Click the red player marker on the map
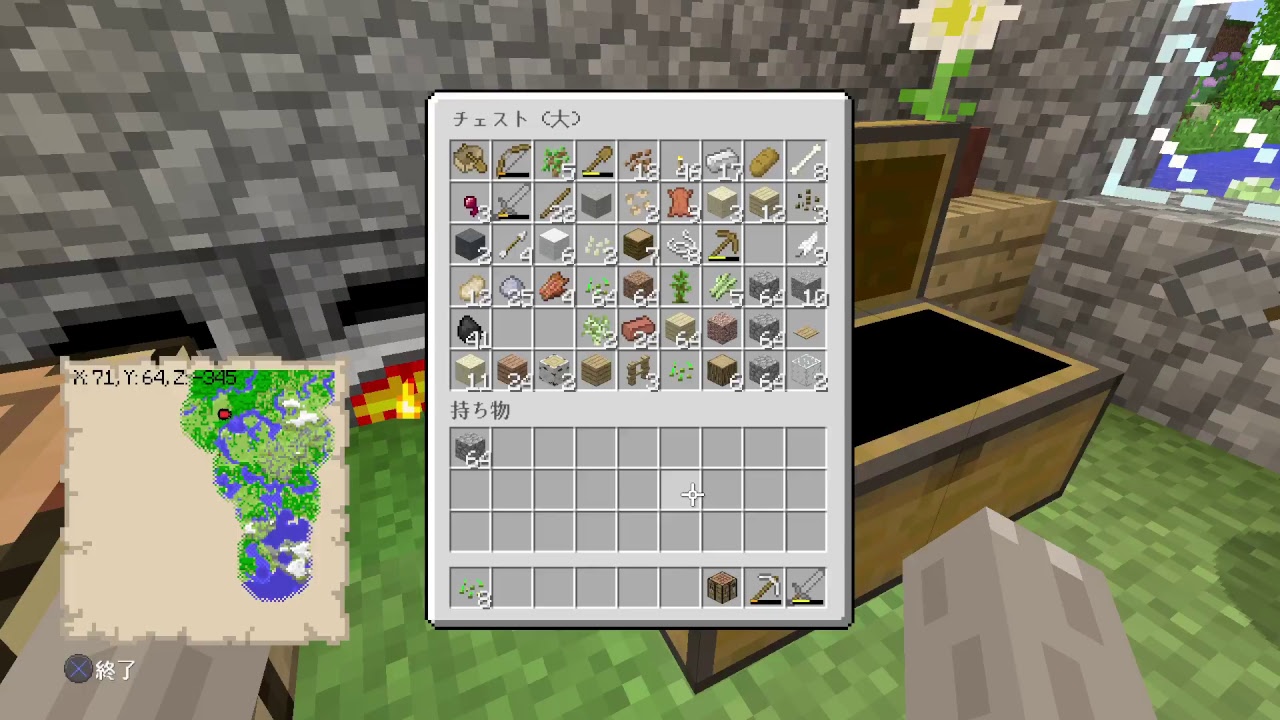1280x720 pixels. [x=224, y=414]
